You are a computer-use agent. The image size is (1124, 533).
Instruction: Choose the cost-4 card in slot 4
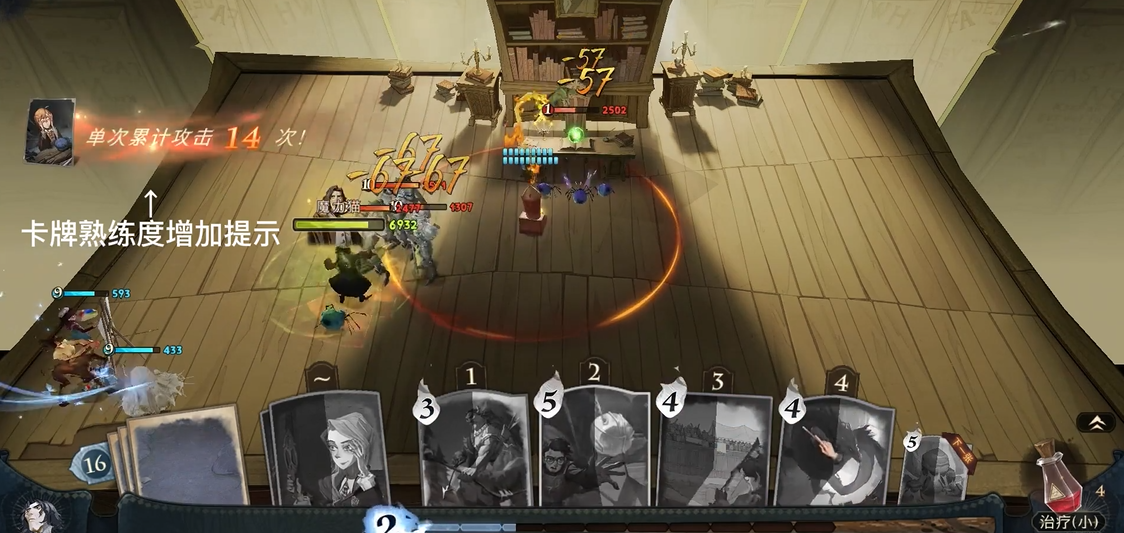click(x=834, y=452)
